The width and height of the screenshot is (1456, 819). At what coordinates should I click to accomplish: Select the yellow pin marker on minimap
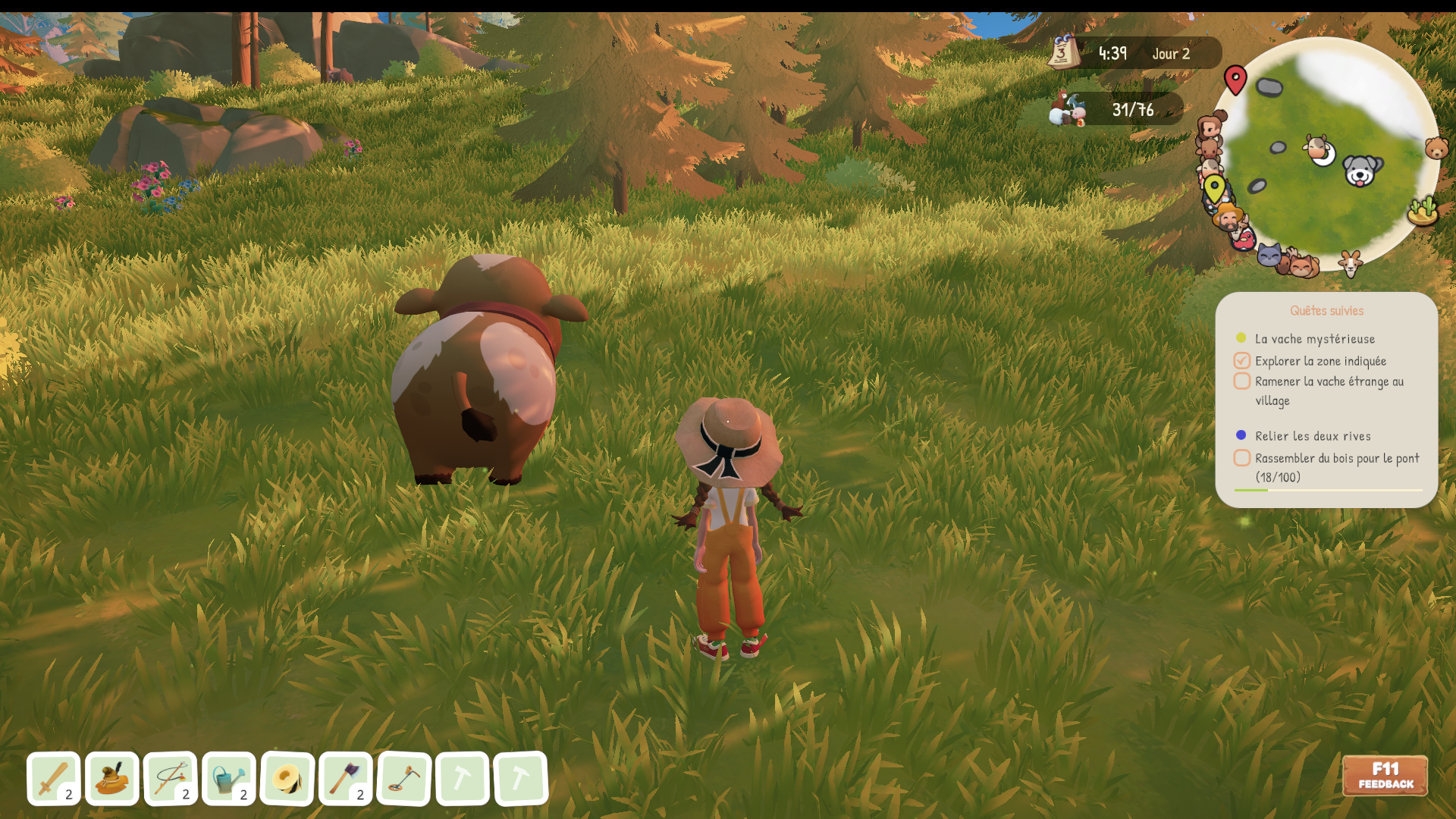click(x=1214, y=187)
